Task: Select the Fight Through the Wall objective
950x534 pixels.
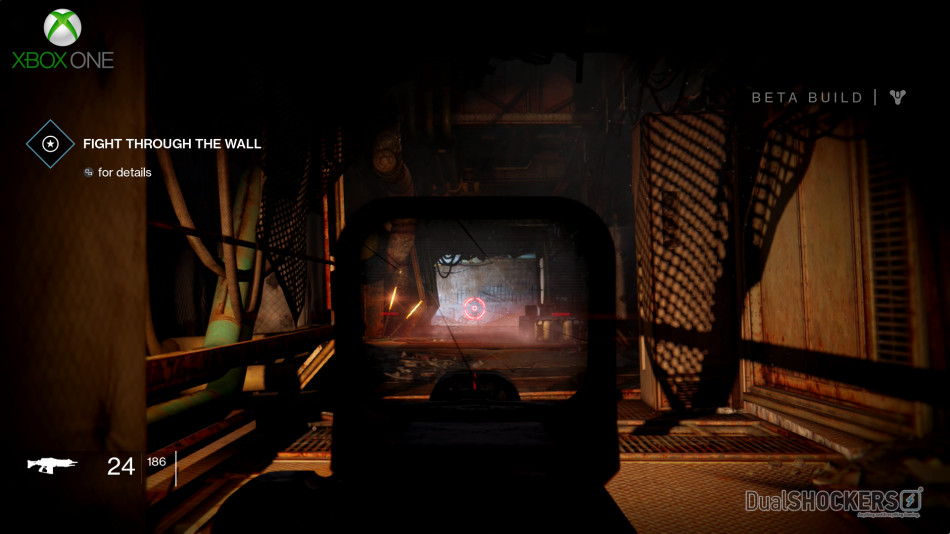Action: [x=172, y=144]
